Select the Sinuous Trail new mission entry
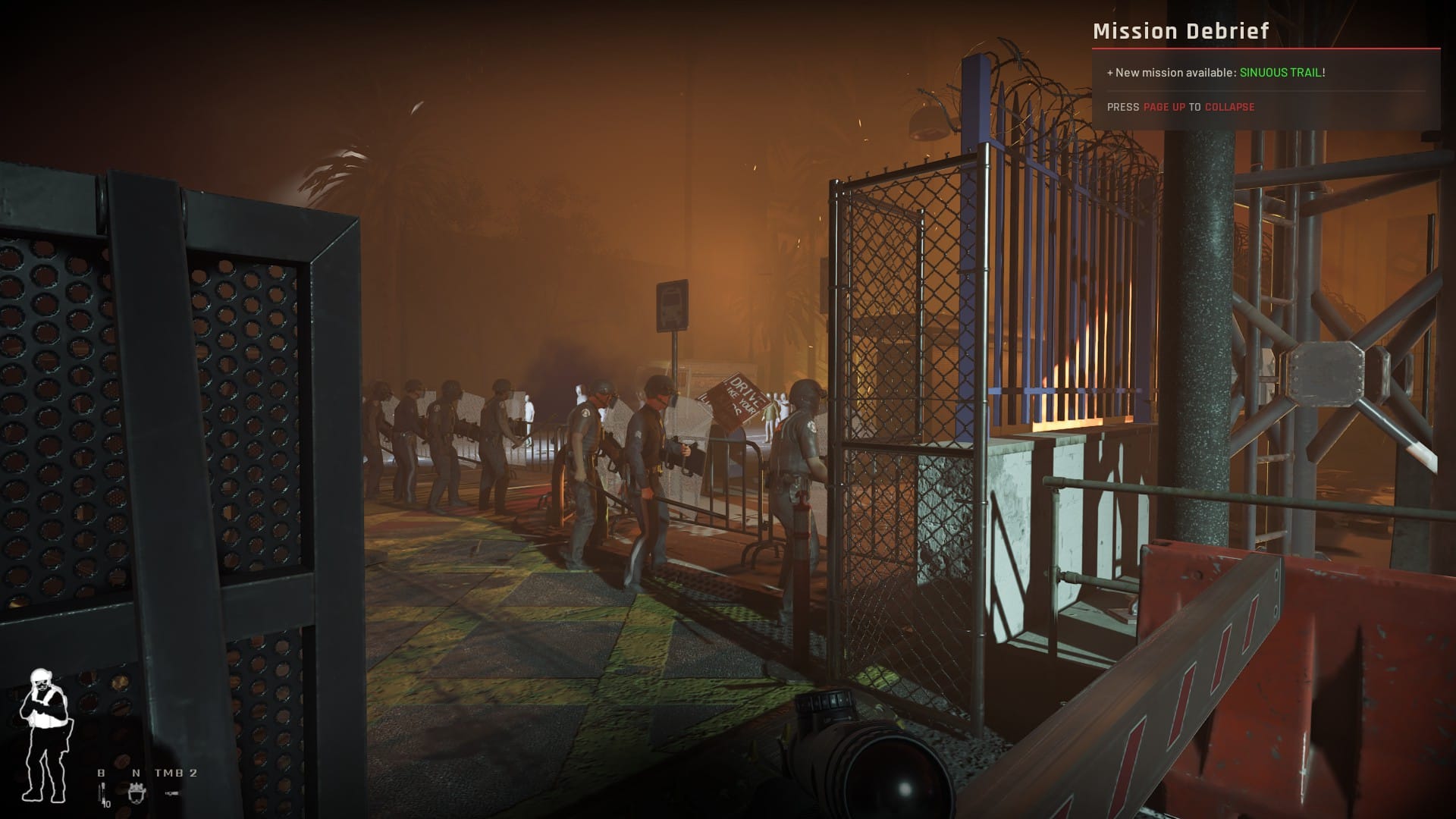The height and width of the screenshot is (819, 1456). pyautogui.click(x=1282, y=73)
